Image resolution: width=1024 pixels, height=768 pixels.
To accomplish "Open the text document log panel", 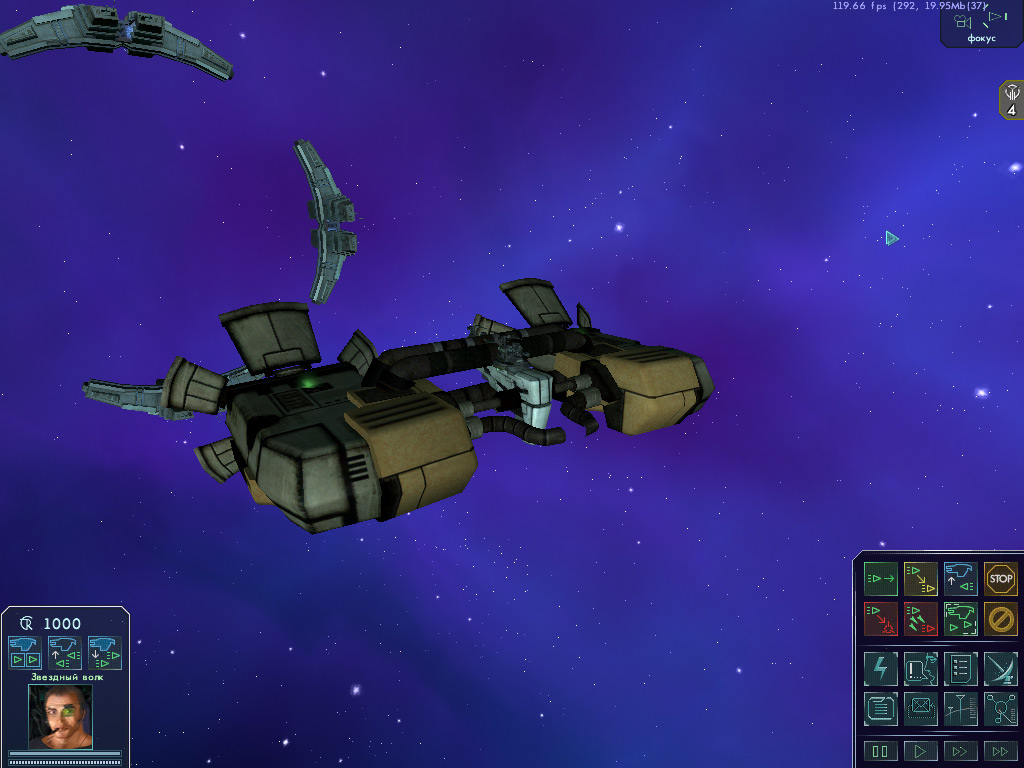I will click(881, 709).
